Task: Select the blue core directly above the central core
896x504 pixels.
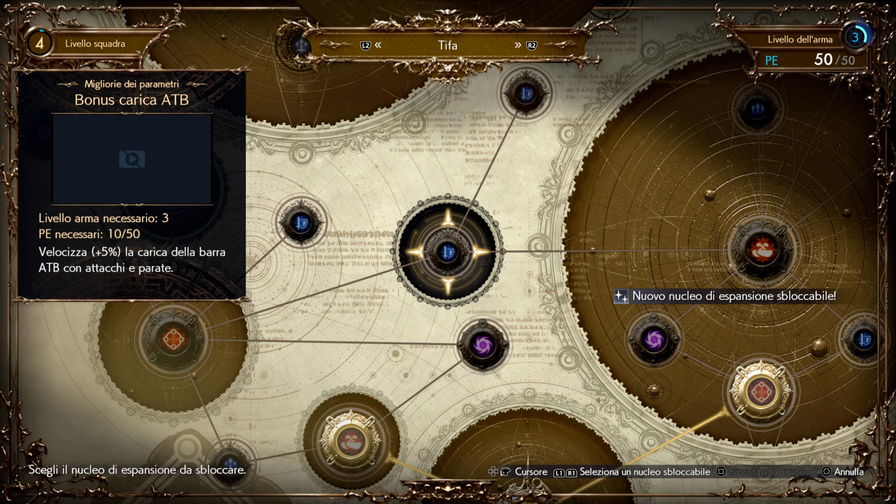Action: coord(523,94)
